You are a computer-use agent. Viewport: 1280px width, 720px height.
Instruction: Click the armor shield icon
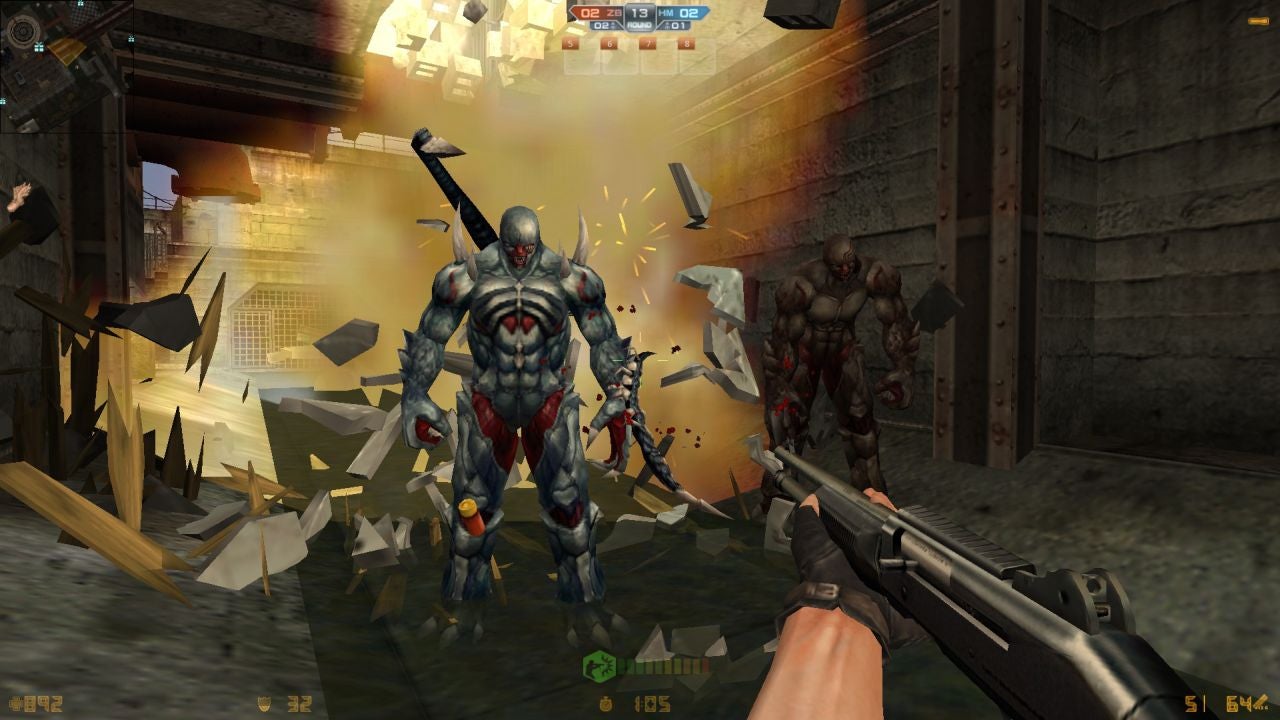(266, 704)
